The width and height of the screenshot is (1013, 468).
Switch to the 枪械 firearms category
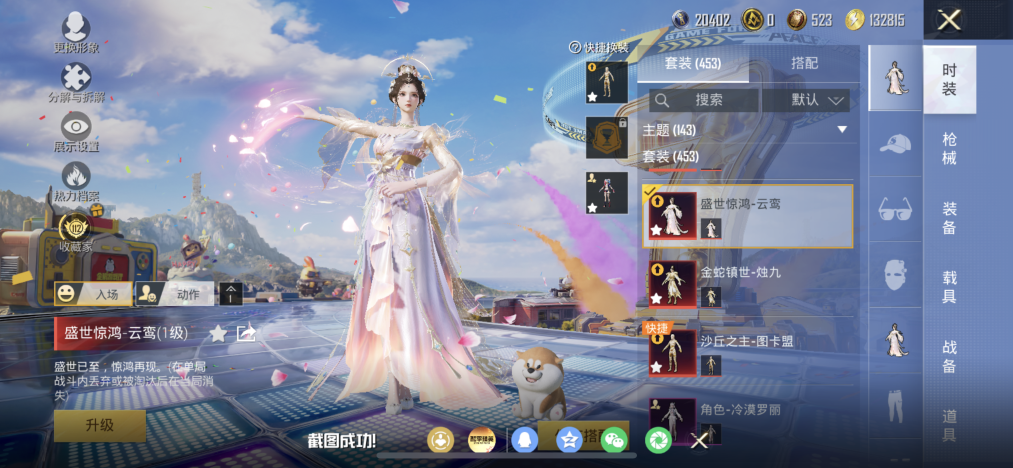click(x=949, y=148)
